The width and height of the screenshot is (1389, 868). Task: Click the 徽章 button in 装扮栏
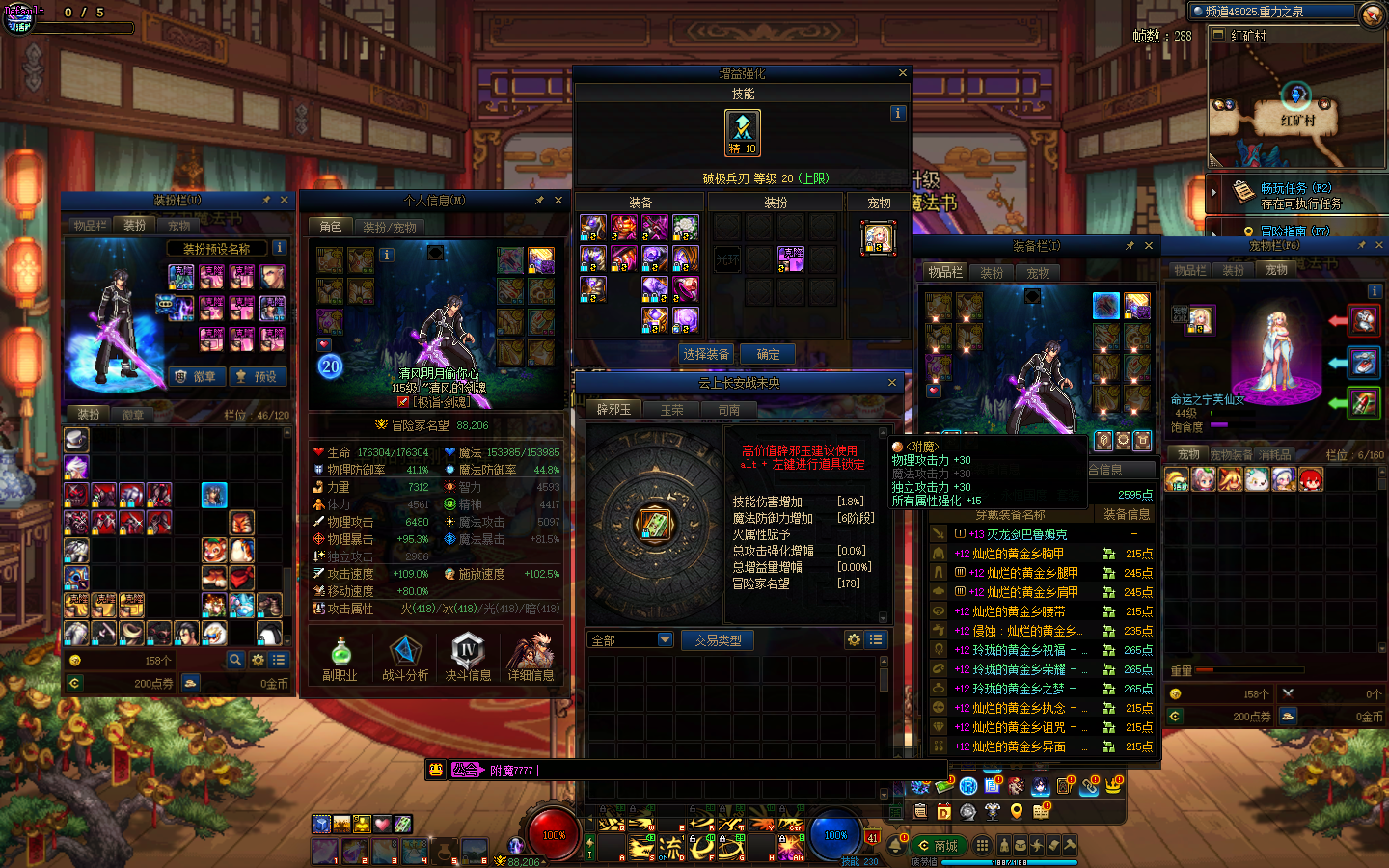coord(196,376)
